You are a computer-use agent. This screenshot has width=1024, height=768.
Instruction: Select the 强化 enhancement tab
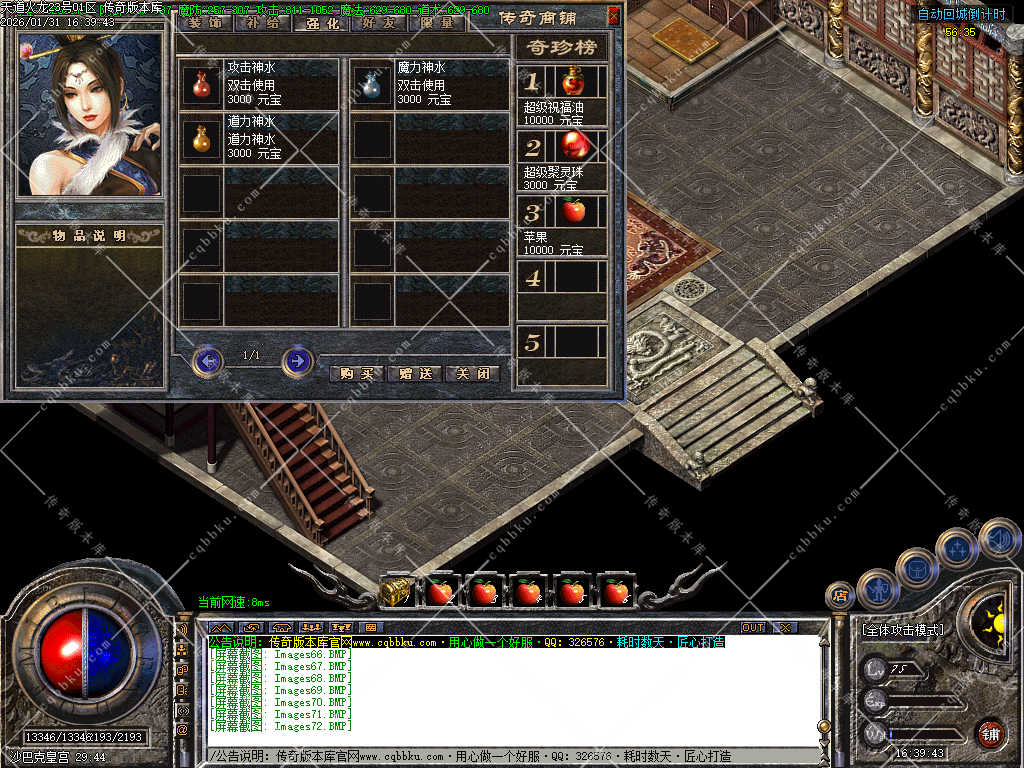pyautogui.click(x=320, y=22)
